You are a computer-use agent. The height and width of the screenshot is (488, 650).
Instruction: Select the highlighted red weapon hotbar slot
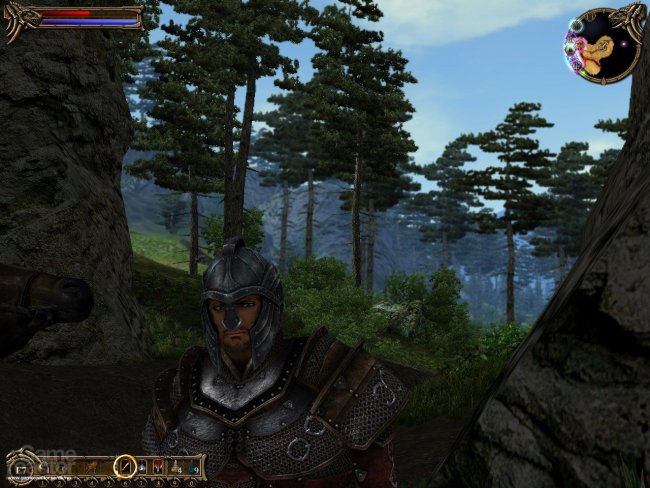[125, 465]
